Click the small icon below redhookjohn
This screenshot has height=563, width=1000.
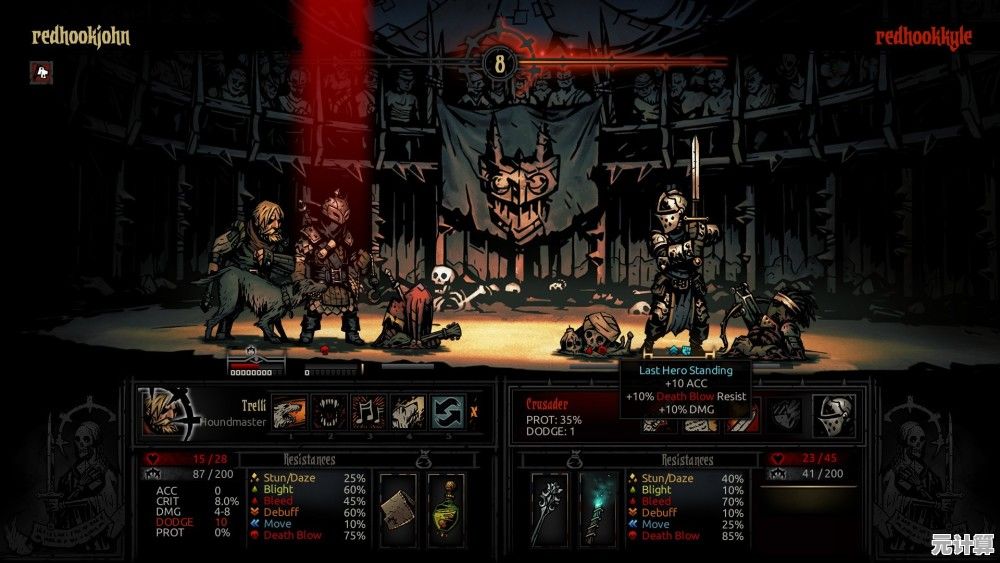(x=41, y=72)
